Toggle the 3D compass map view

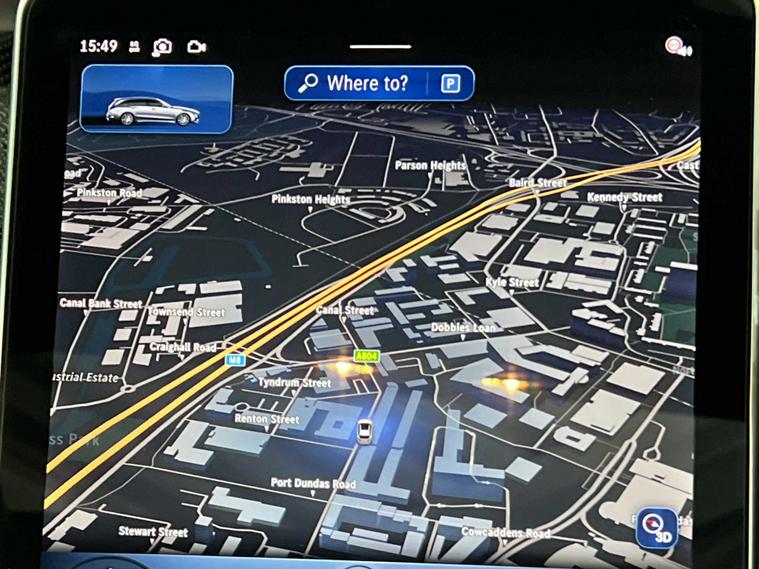tap(657, 527)
